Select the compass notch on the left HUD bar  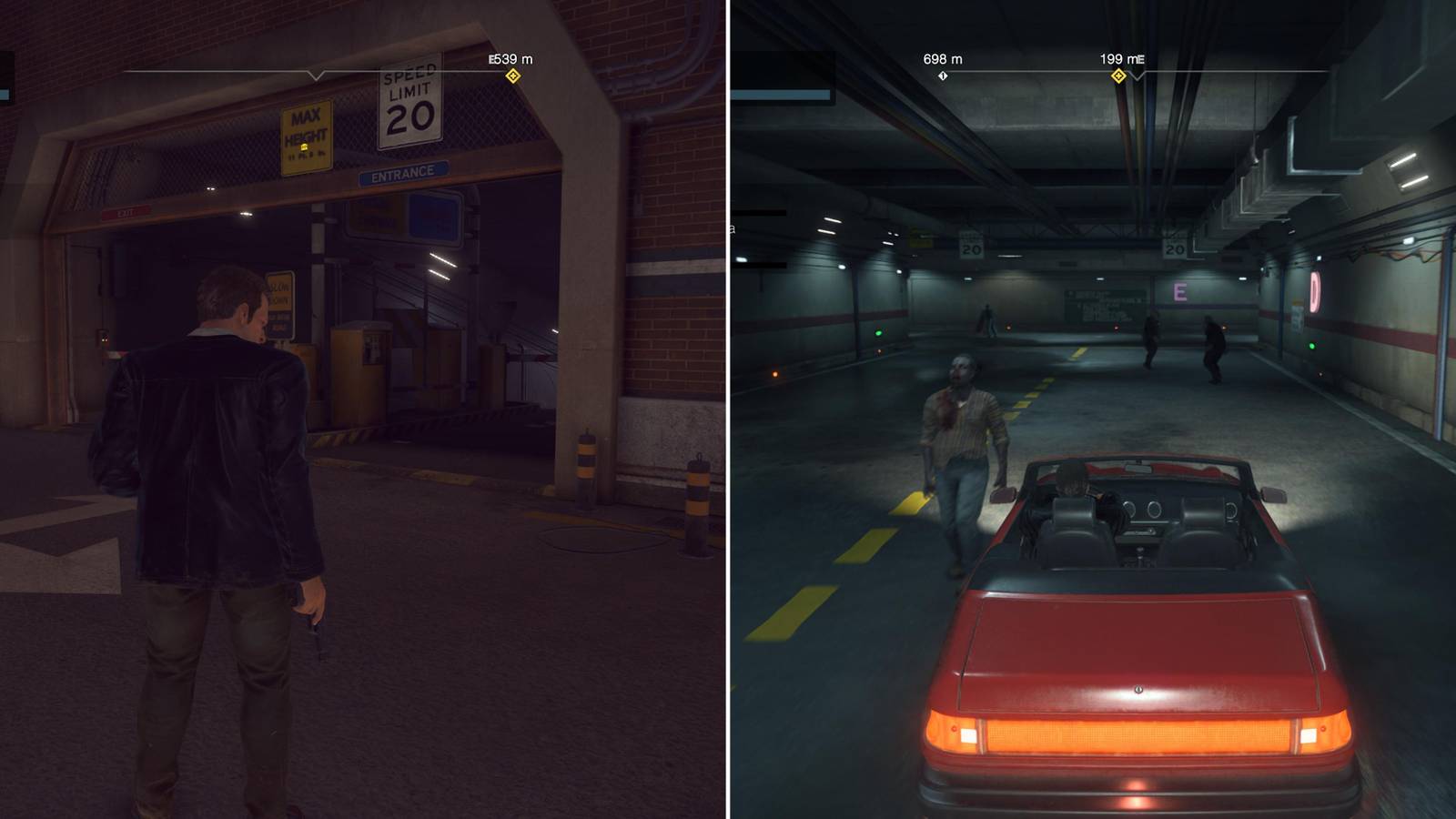point(315,75)
